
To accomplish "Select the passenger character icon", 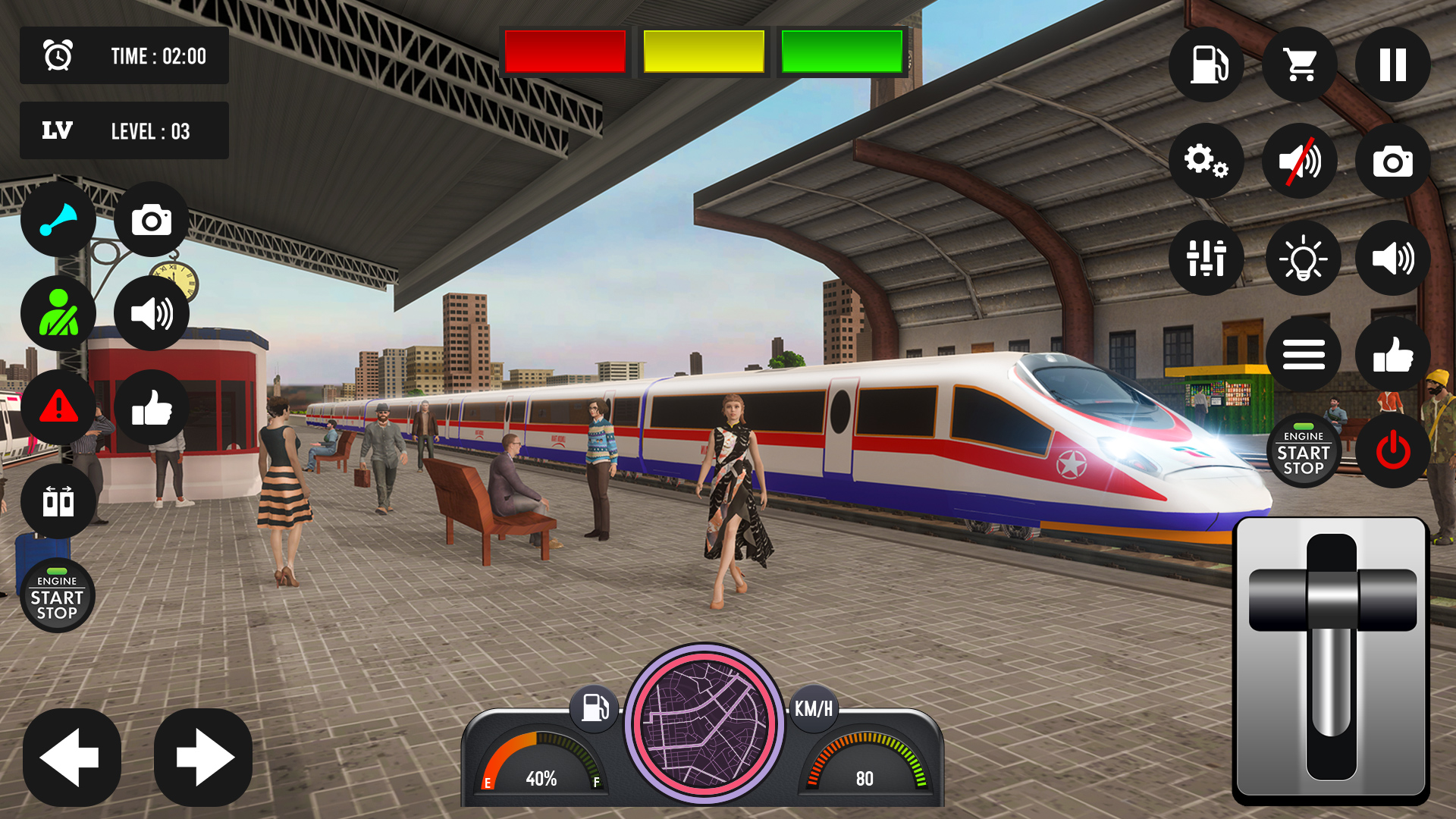I will [59, 313].
